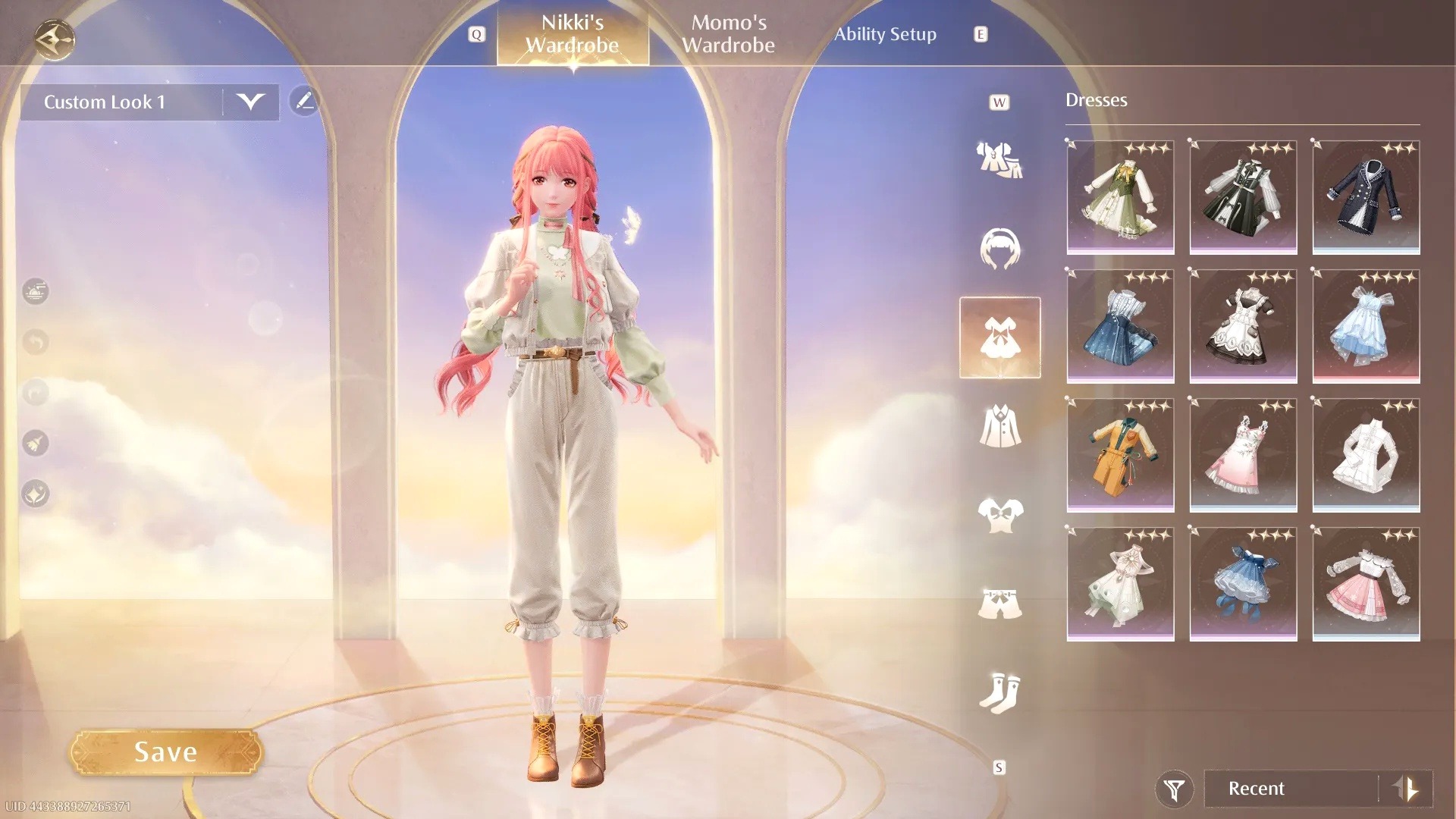Image resolution: width=1456 pixels, height=819 pixels.
Task: Open the Recent sorting dropdown
Action: [x=1289, y=789]
